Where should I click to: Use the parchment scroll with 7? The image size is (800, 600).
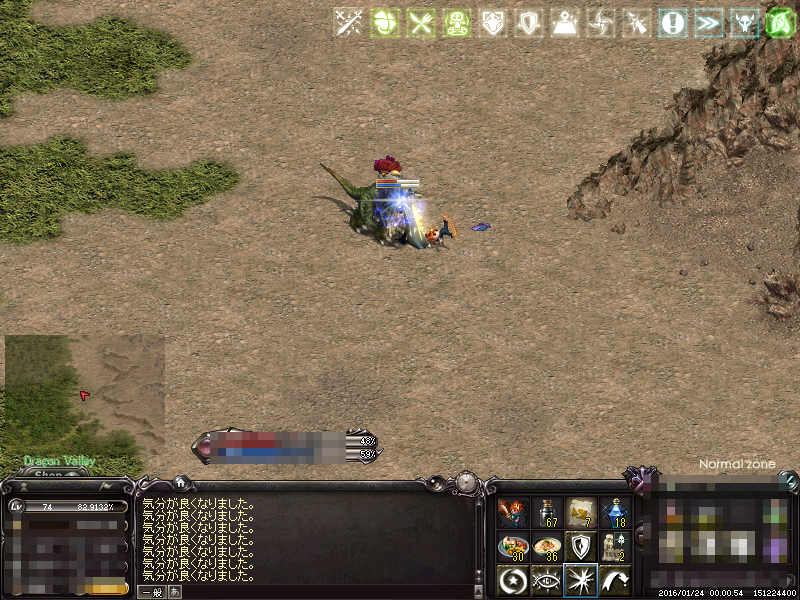[581, 513]
